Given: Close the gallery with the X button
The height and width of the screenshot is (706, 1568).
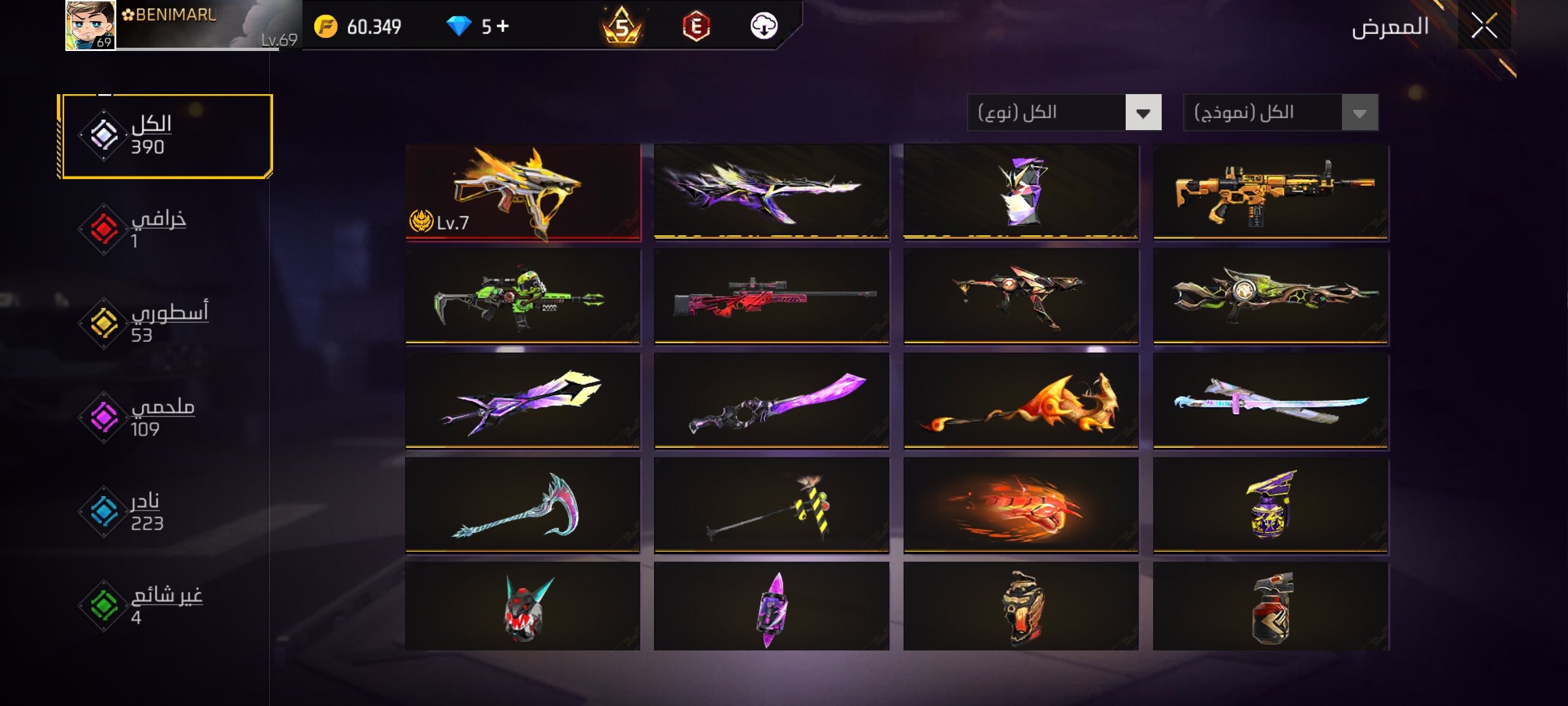Looking at the screenshot, I should point(1484,27).
